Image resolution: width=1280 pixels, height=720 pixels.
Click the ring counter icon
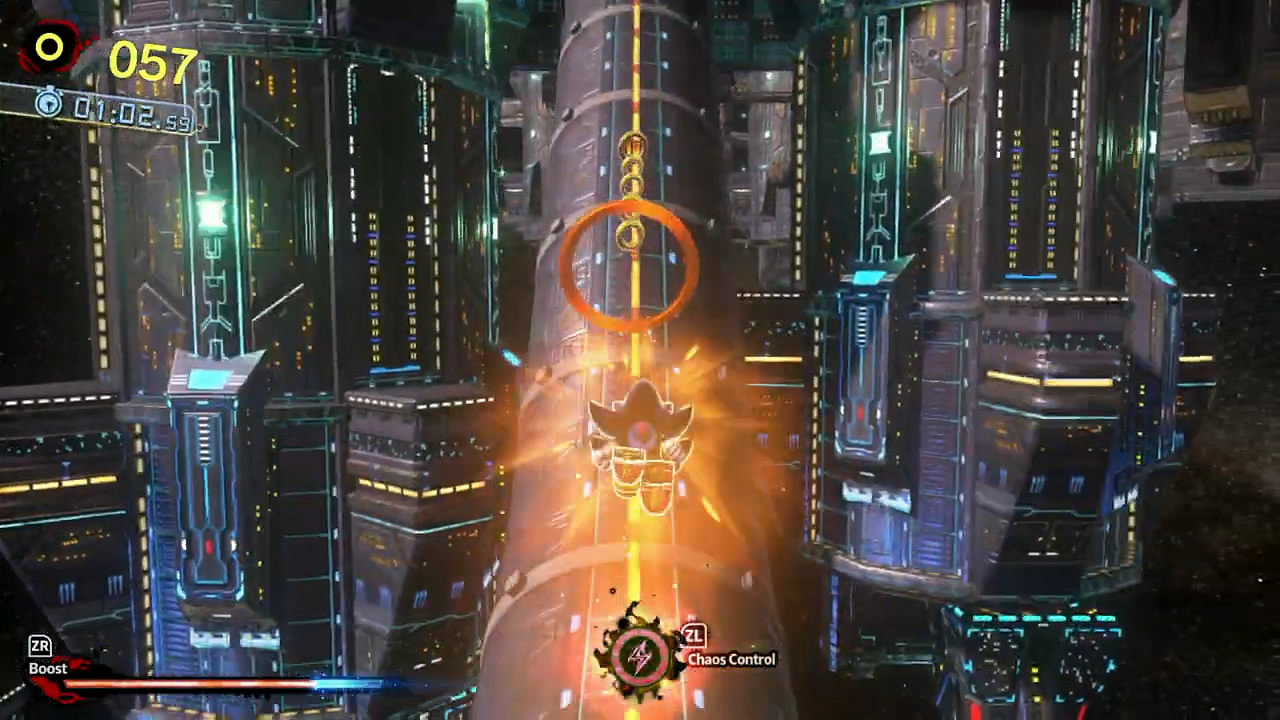tap(47, 45)
